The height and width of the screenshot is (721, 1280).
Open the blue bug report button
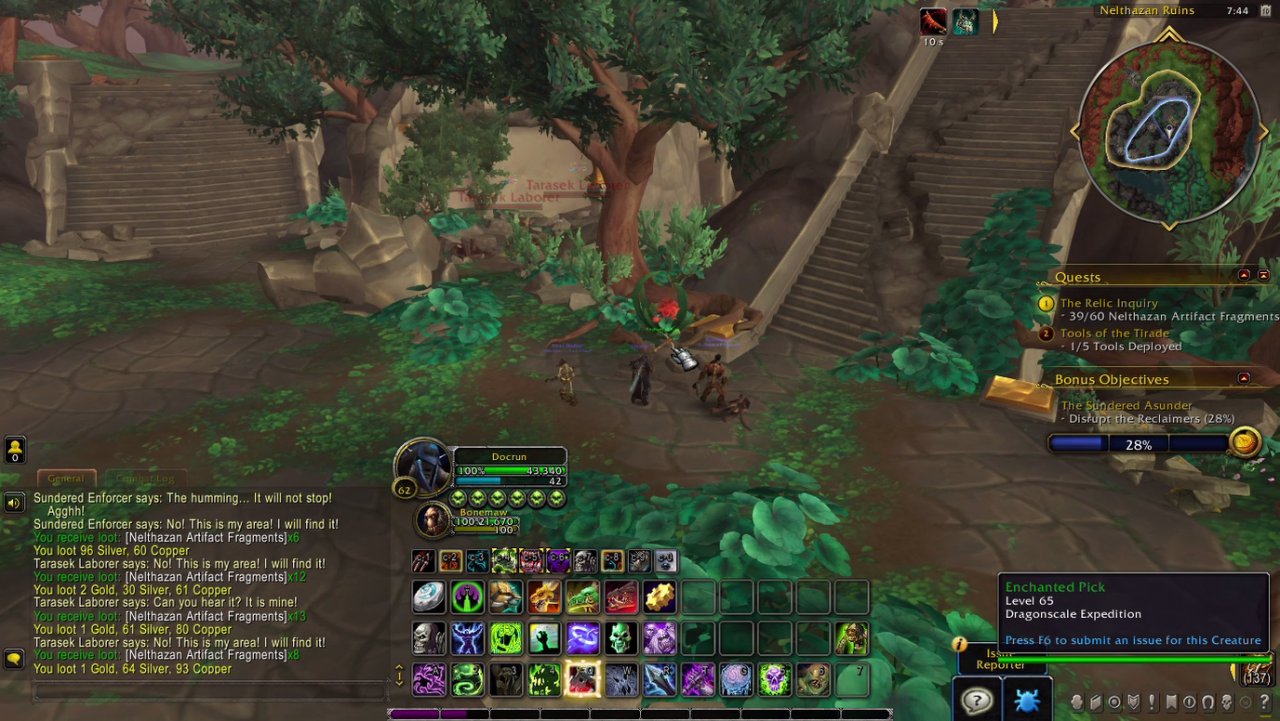[x=1026, y=700]
